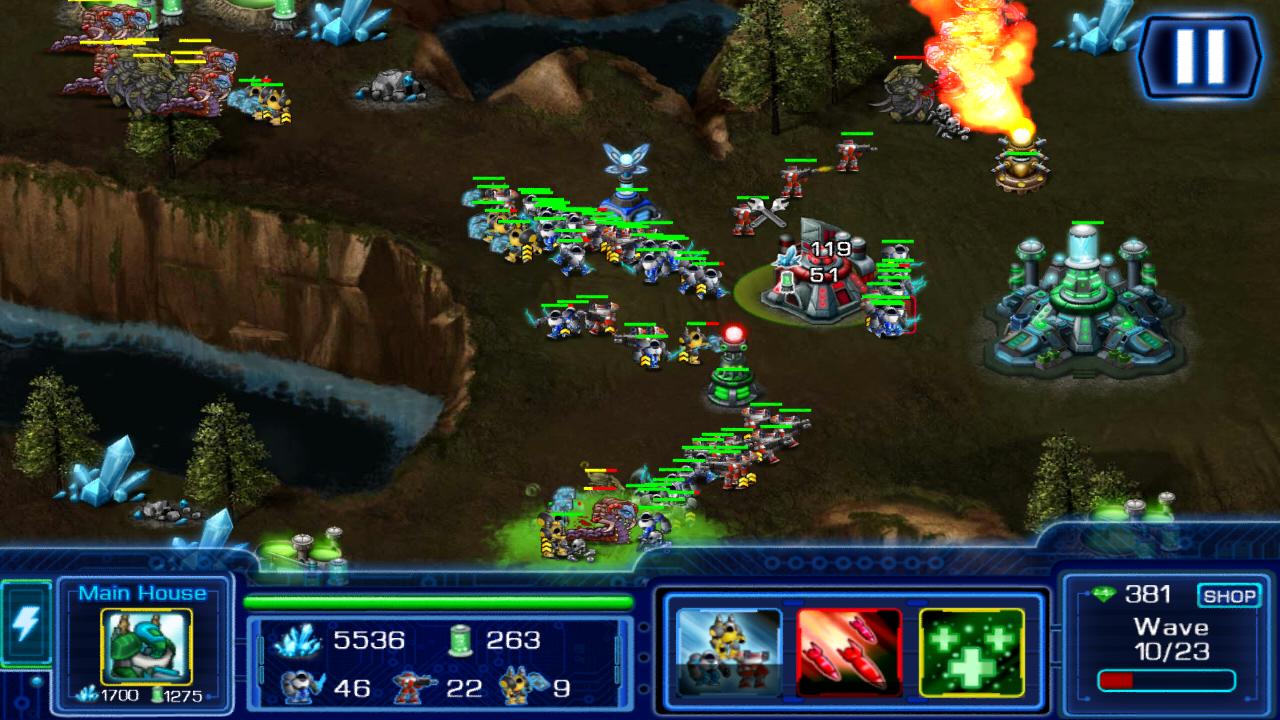Toggle the lightning bolt side tab

click(25, 624)
